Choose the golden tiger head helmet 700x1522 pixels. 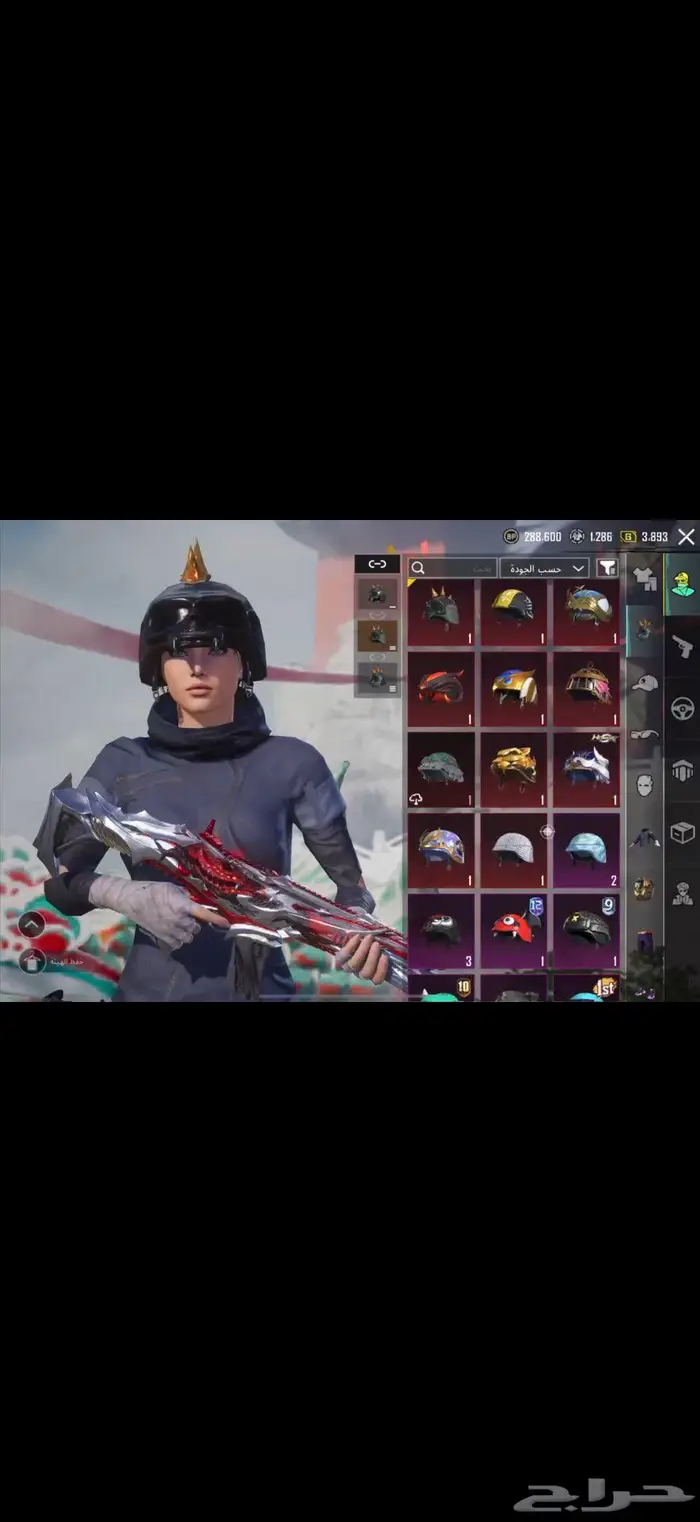coord(513,765)
